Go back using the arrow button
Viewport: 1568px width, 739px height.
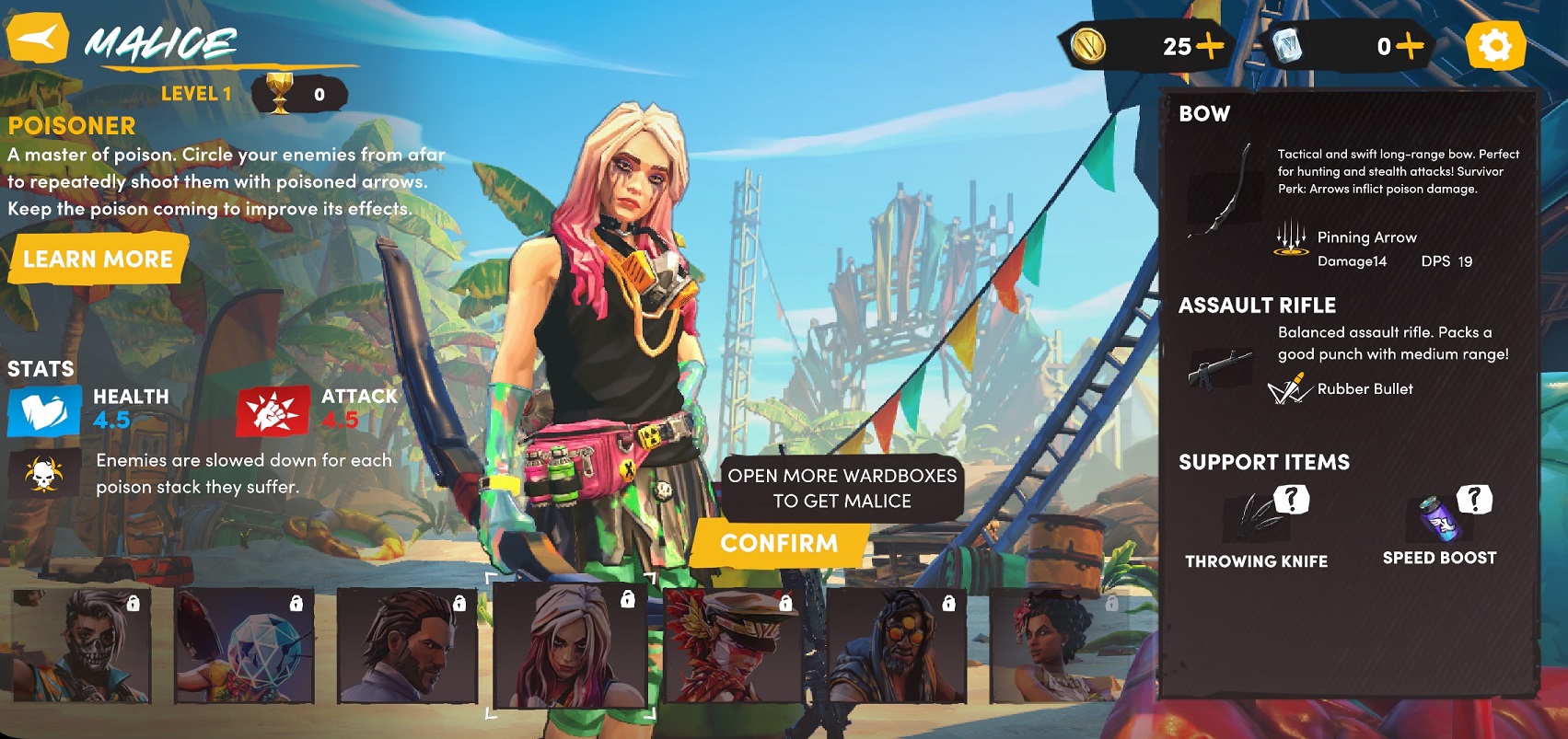click(37, 39)
